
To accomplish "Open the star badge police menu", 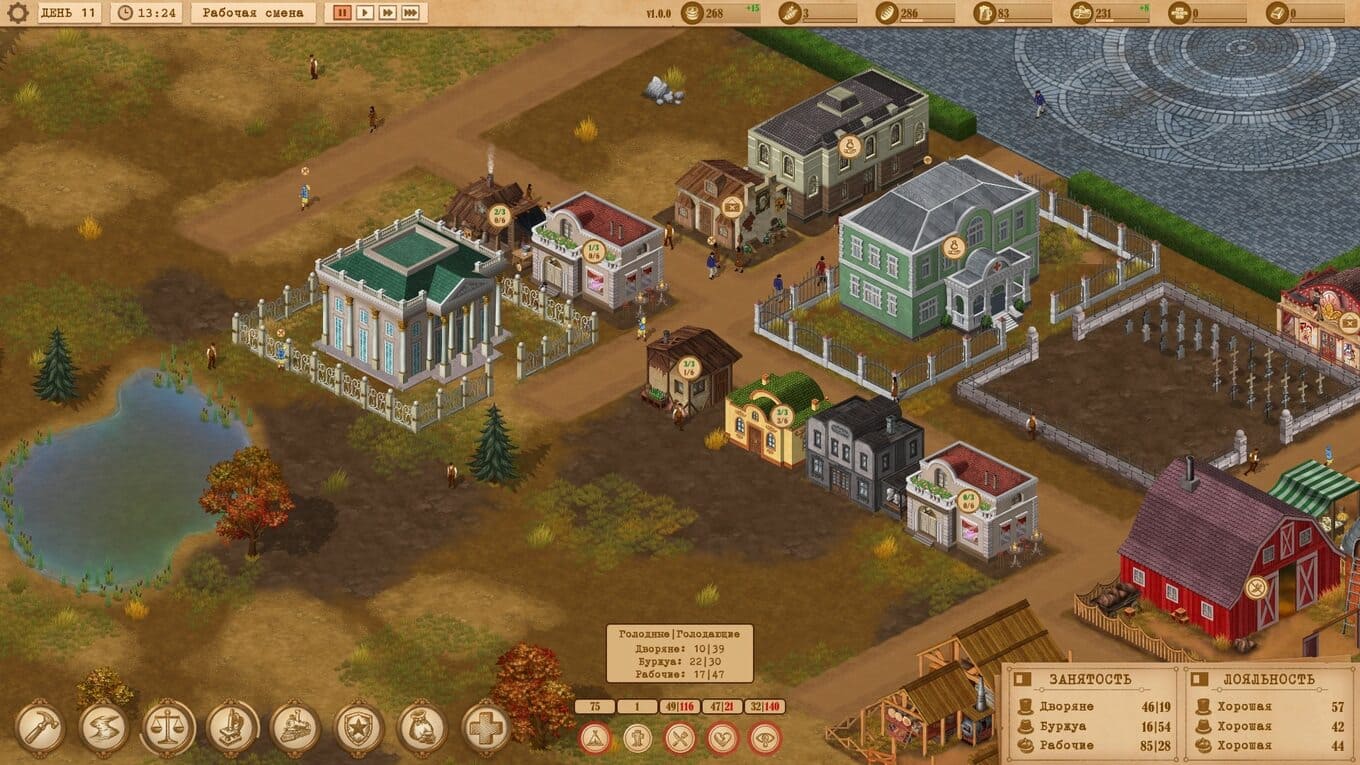I will click(x=359, y=727).
